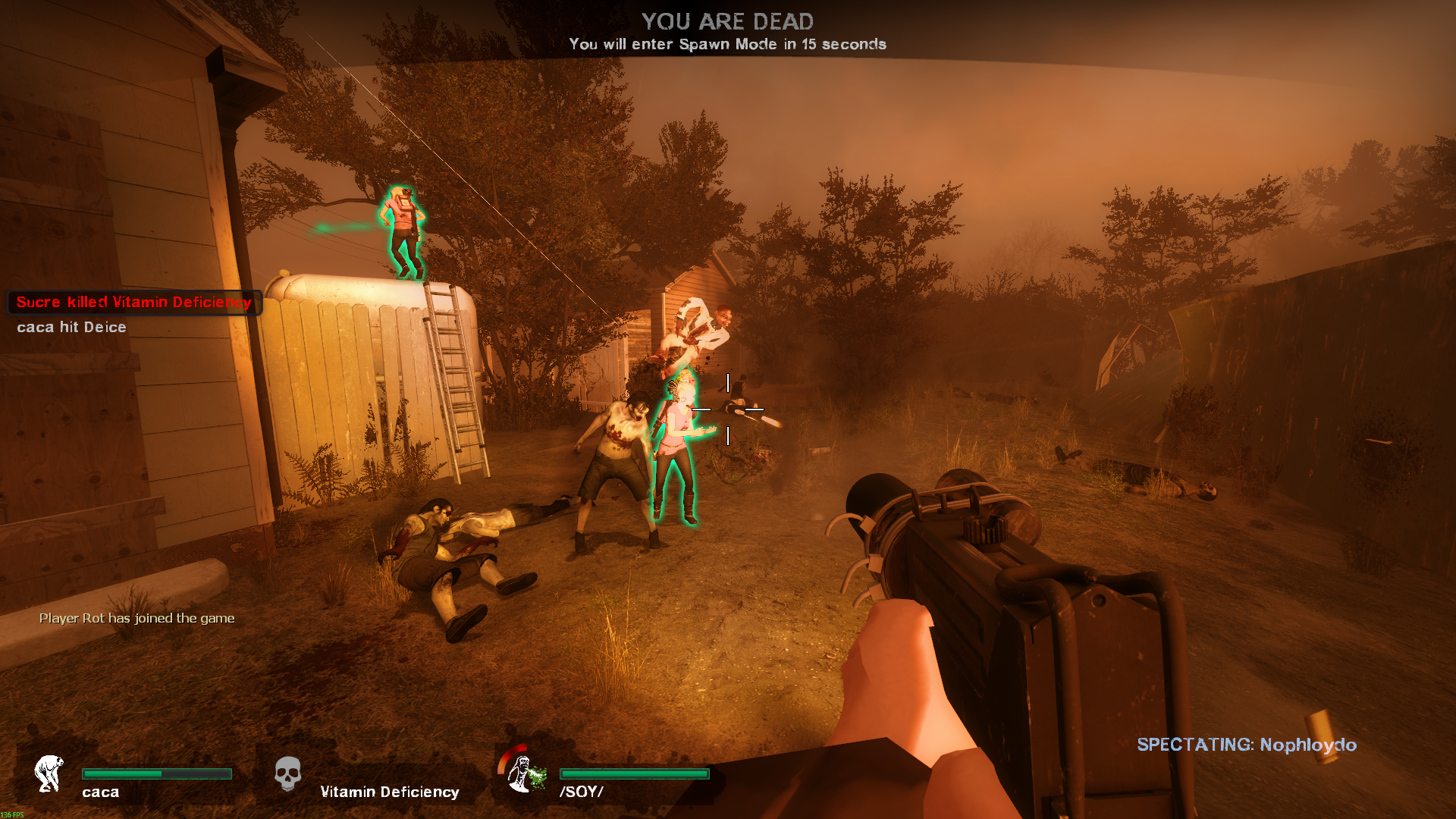The height and width of the screenshot is (819, 1456).
Task: Click the skull icon for Vitamin Deficiency
Action: coord(287,773)
